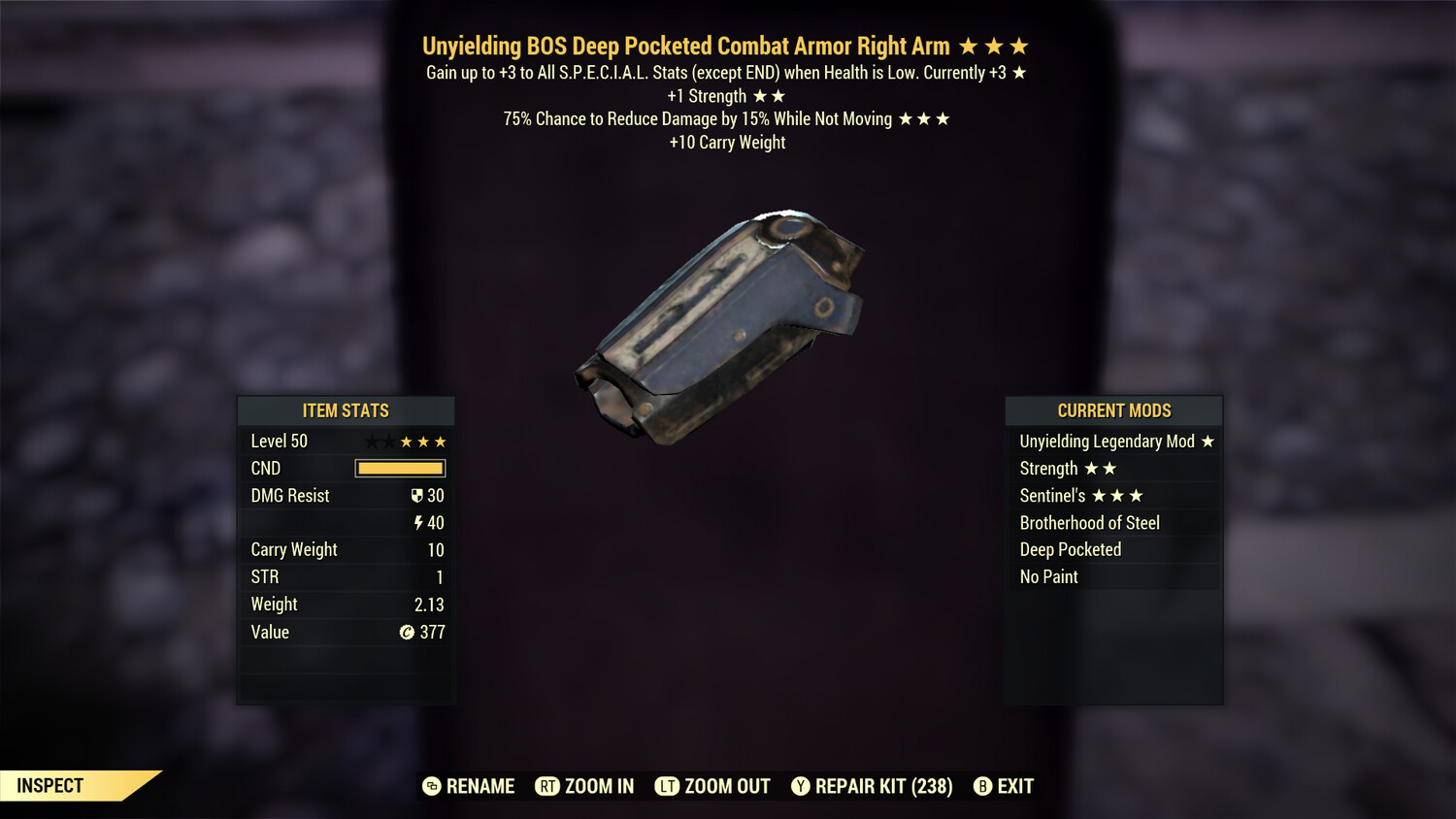Toggle the third star in the item title rating
1456x819 pixels.
[1019, 45]
